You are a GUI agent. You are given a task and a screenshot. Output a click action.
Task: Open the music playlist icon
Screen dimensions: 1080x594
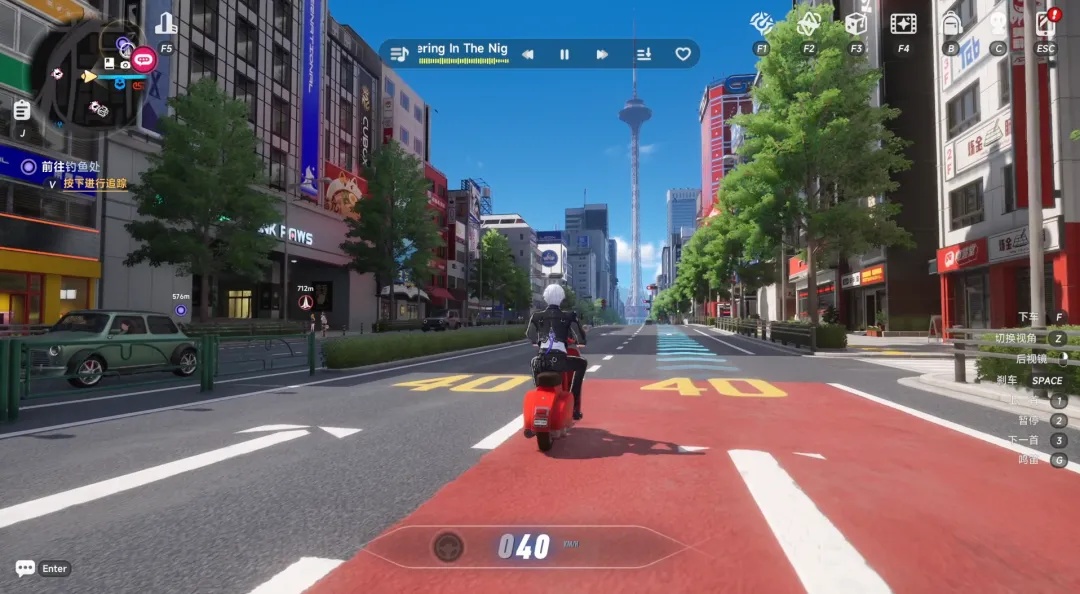tap(399, 54)
